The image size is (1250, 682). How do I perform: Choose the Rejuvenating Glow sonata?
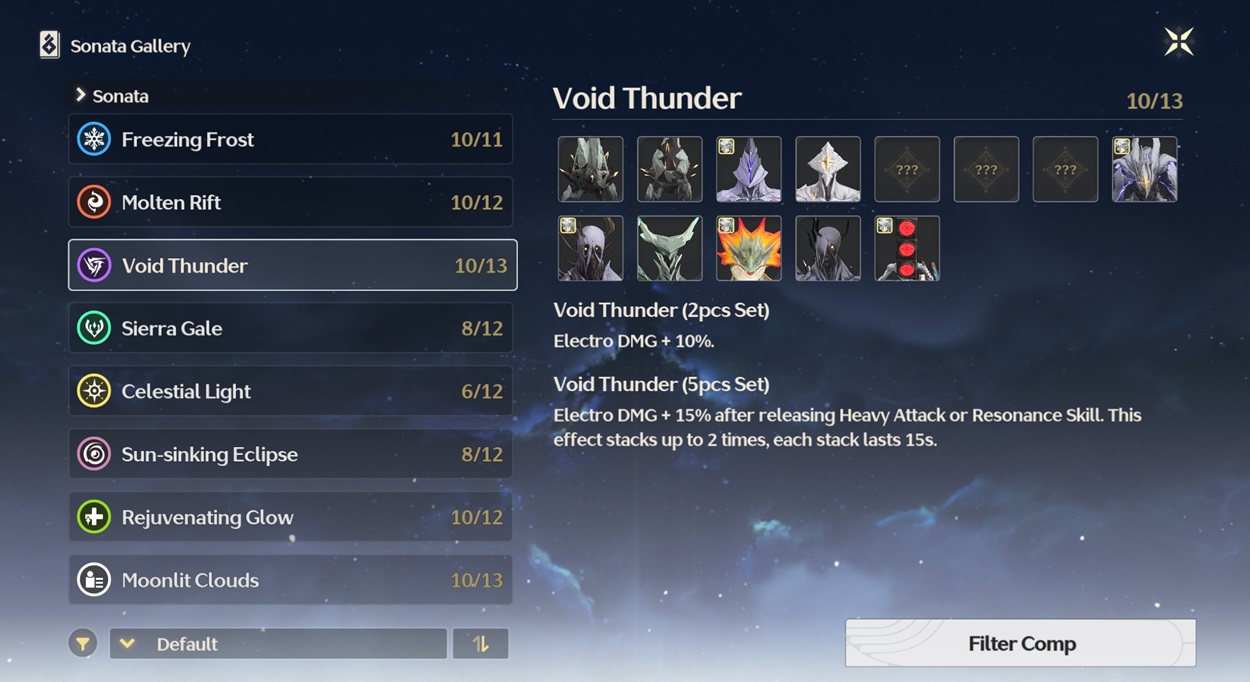[x=290, y=517]
